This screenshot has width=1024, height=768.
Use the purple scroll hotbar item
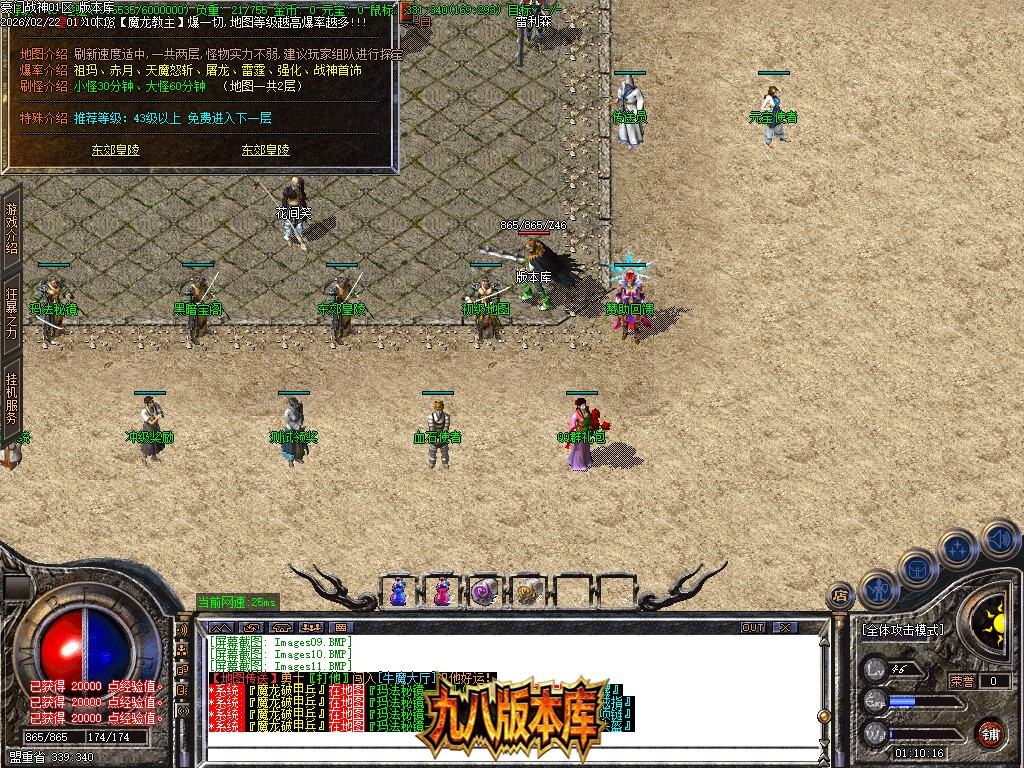tap(484, 591)
